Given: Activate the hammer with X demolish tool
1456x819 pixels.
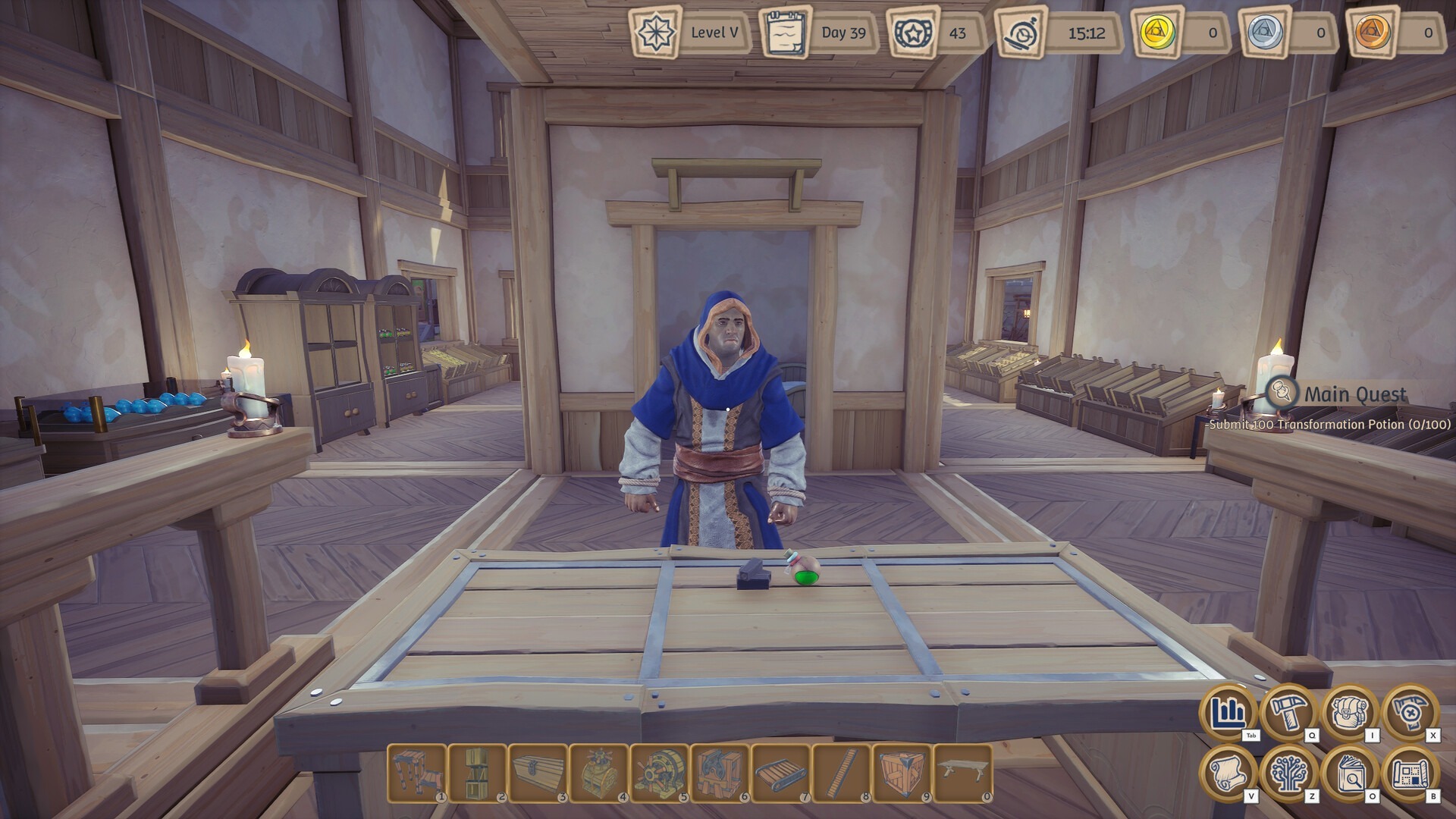Looking at the screenshot, I should (1410, 713).
